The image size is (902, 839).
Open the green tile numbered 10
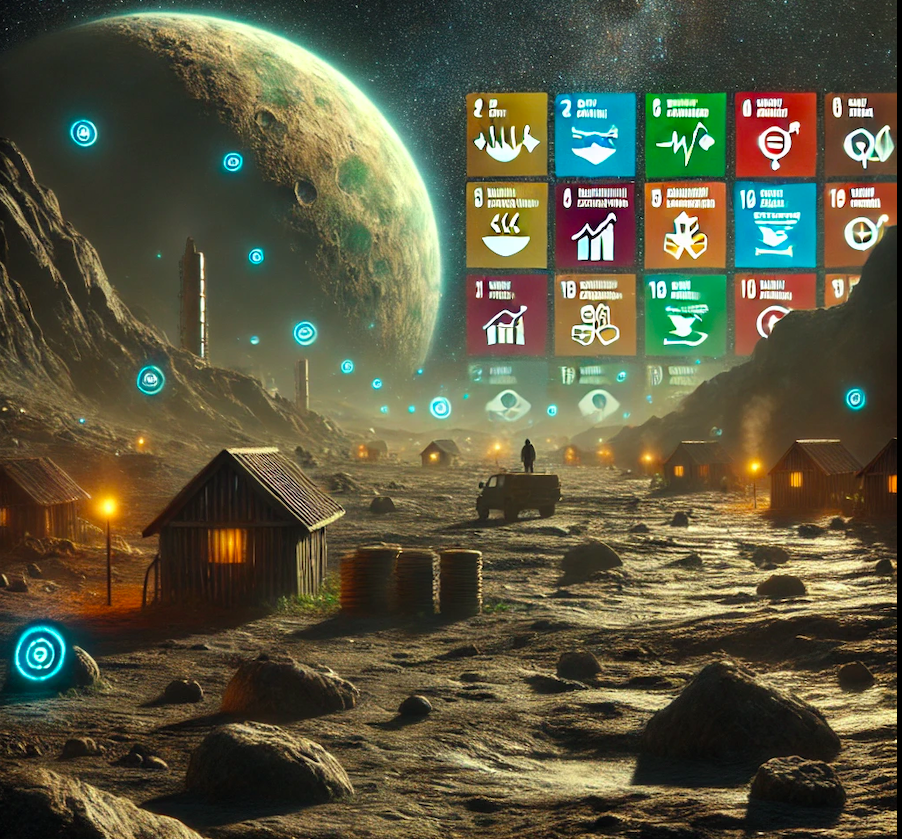[x=685, y=315]
